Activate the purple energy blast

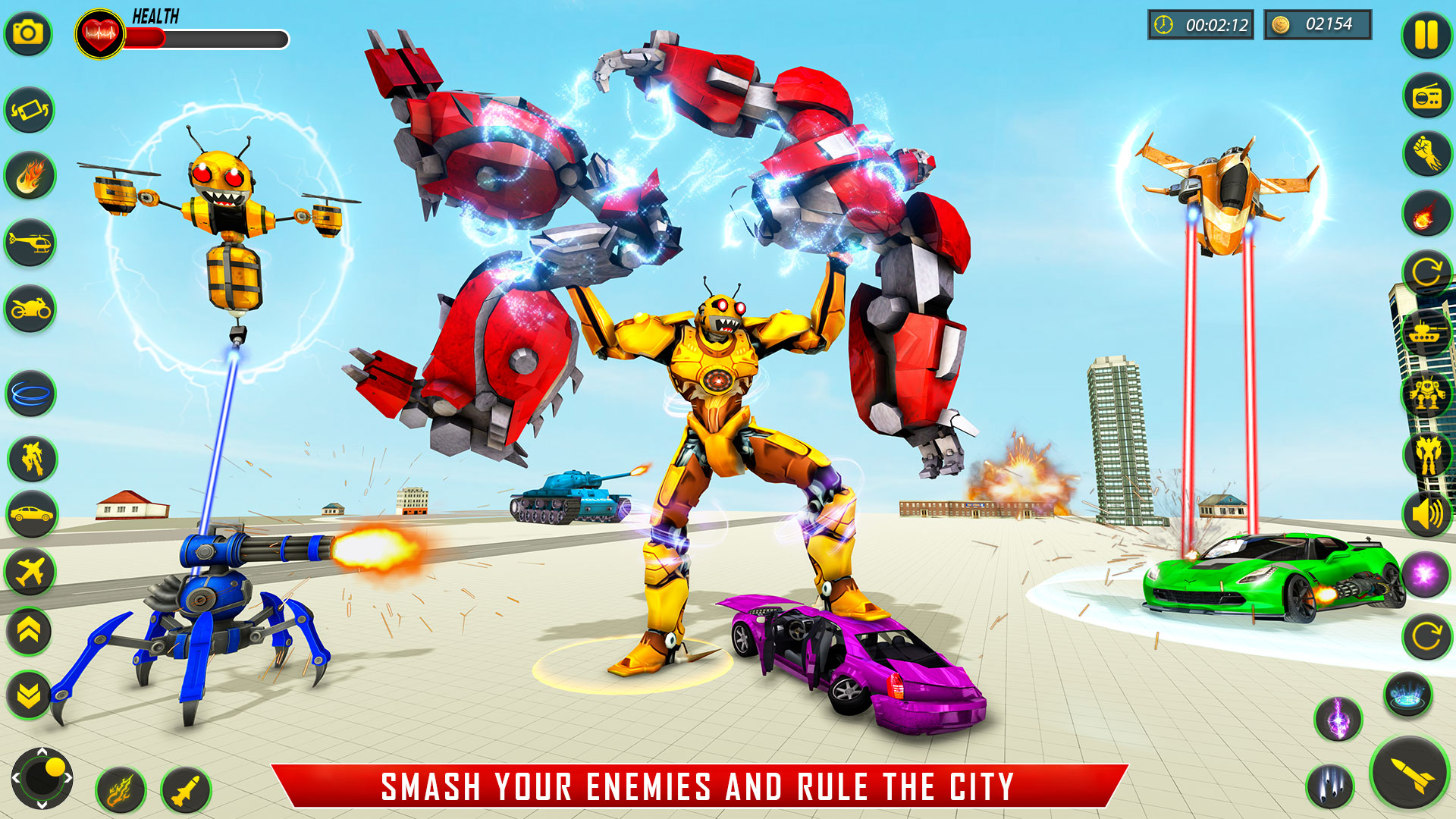1425,574
